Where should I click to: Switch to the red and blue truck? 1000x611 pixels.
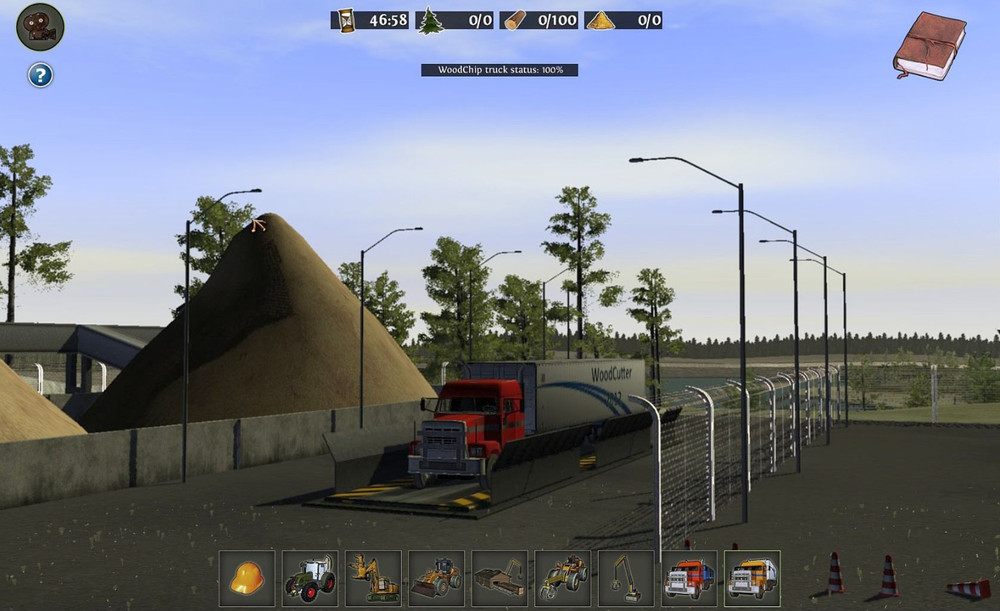tap(689, 578)
